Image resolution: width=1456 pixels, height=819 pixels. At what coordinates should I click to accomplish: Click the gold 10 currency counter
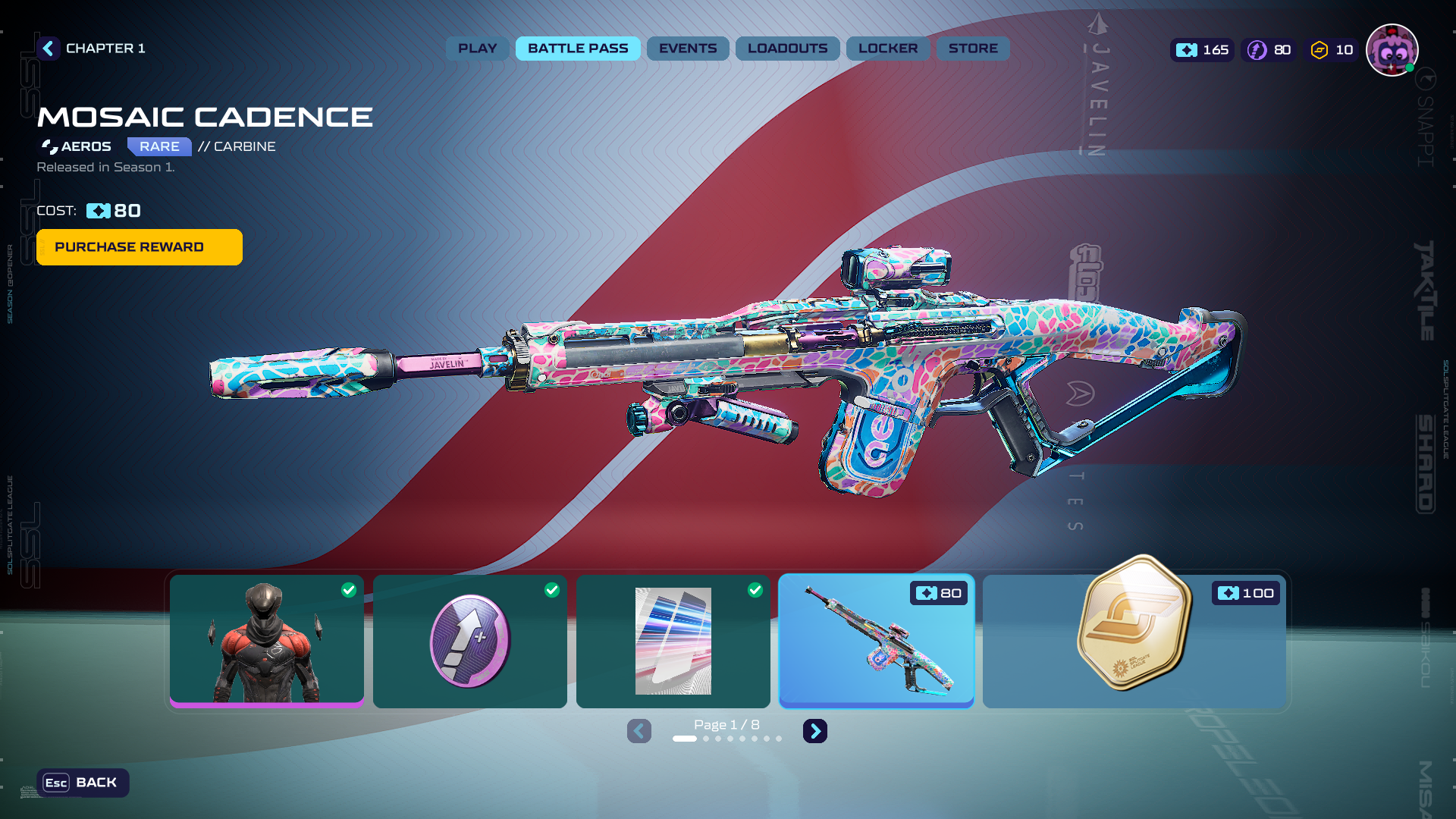click(x=1332, y=50)
